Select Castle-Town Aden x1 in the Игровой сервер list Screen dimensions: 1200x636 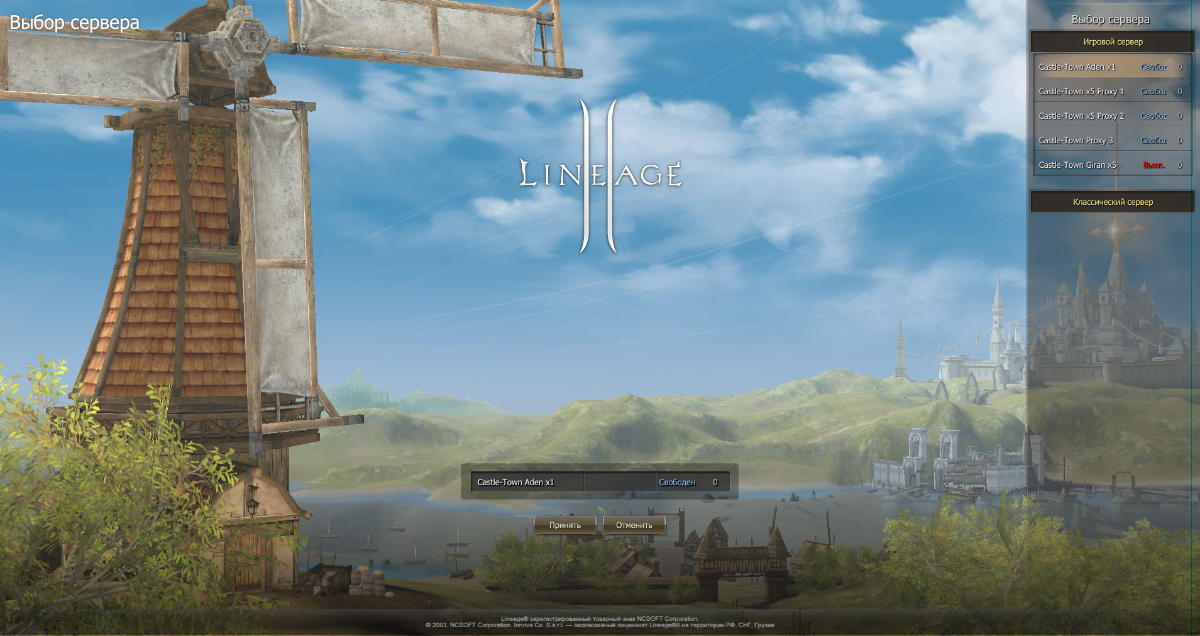coord(1111,67)
